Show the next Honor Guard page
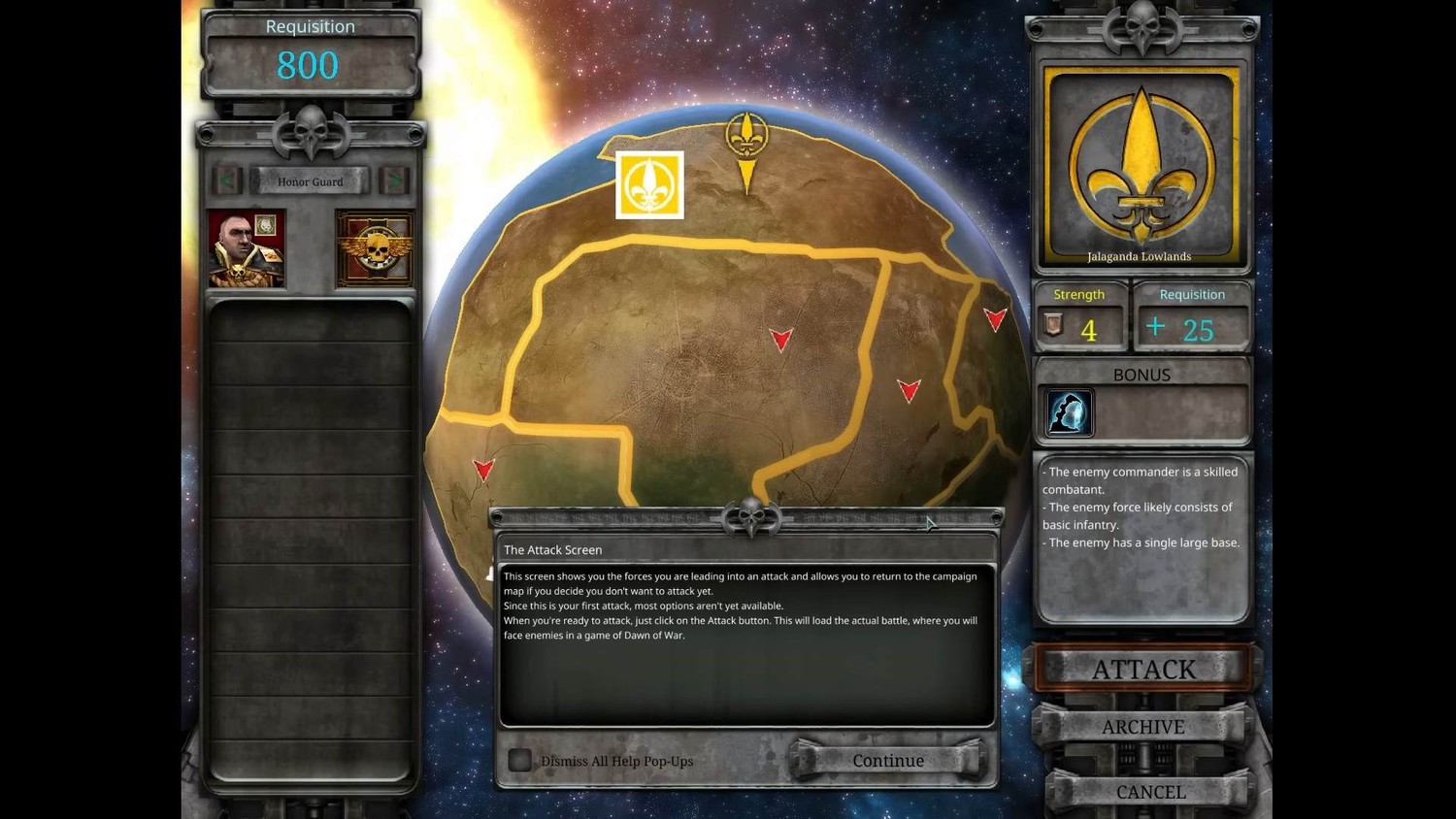This screenshot has height=819, width=1456. (394, 180)
